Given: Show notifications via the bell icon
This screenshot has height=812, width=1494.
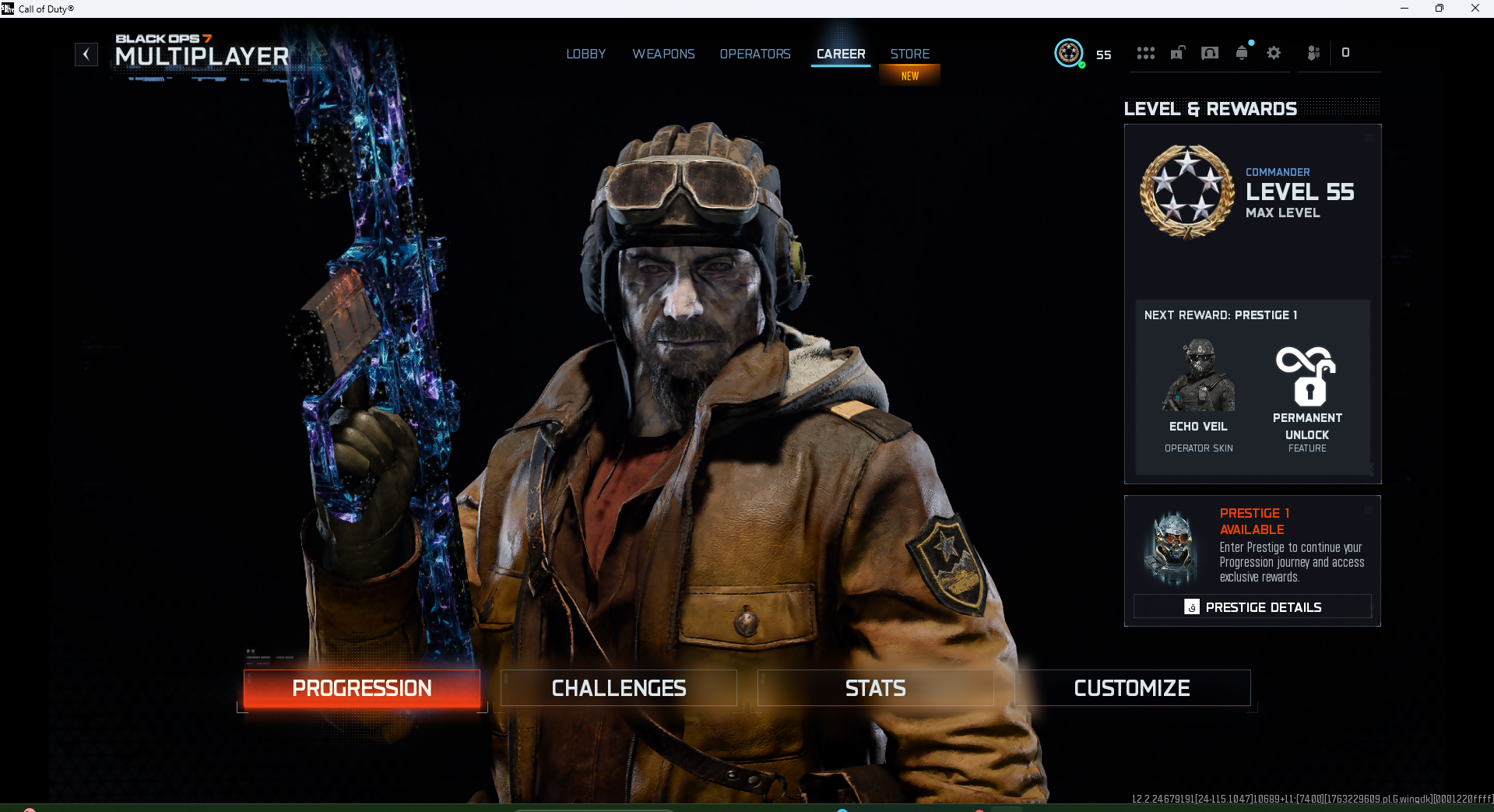Looking at the screenshot, I should tap(1242, 53).
